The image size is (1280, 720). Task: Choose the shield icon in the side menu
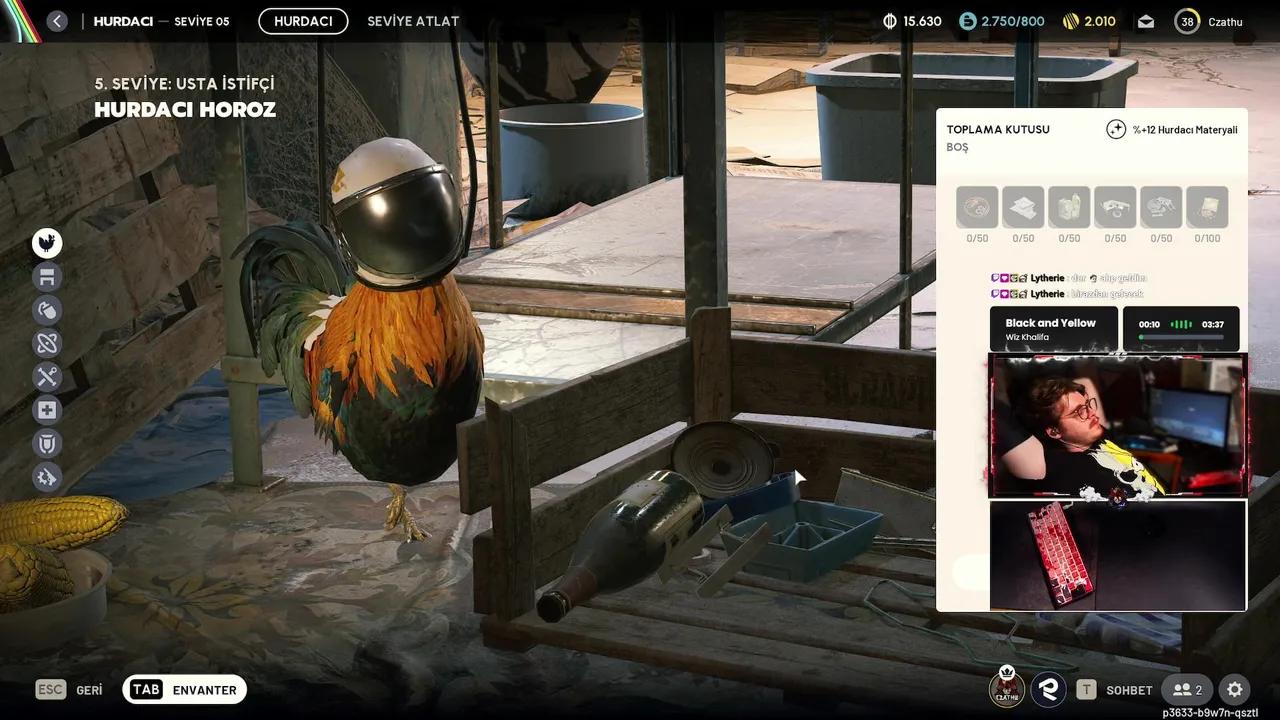tap(47, 443)
